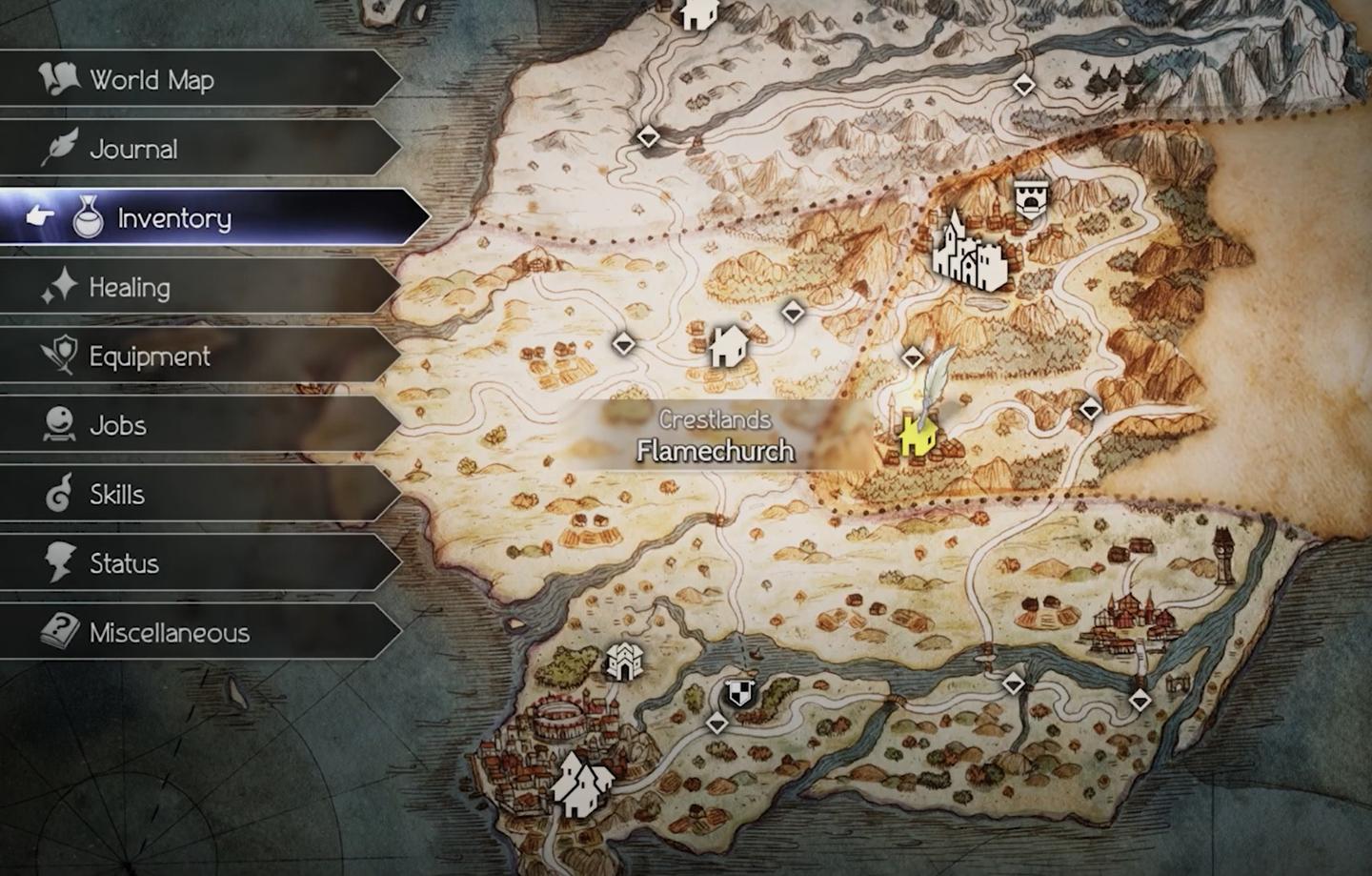Select the Journal feather icon
The width and height of the screenshot is (1372, 876).
tap(59, 149)
